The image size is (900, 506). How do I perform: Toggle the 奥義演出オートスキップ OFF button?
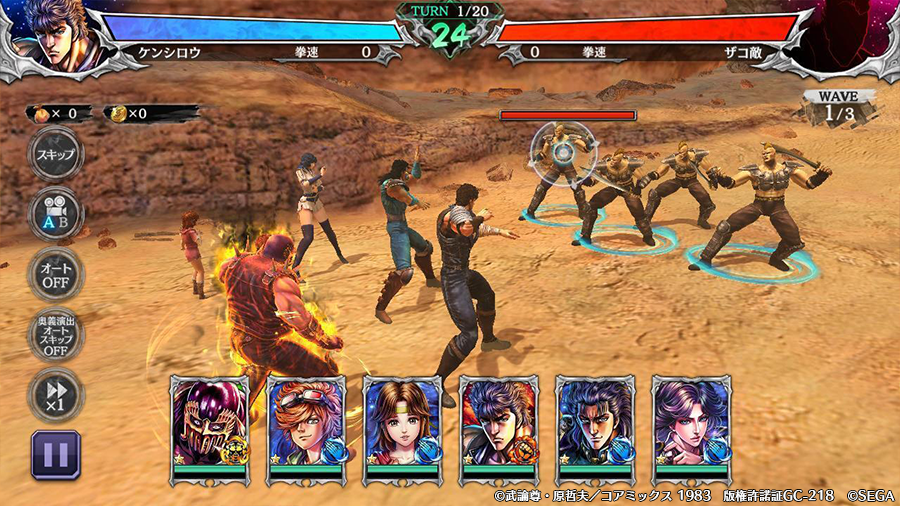(x=55, y=336)
